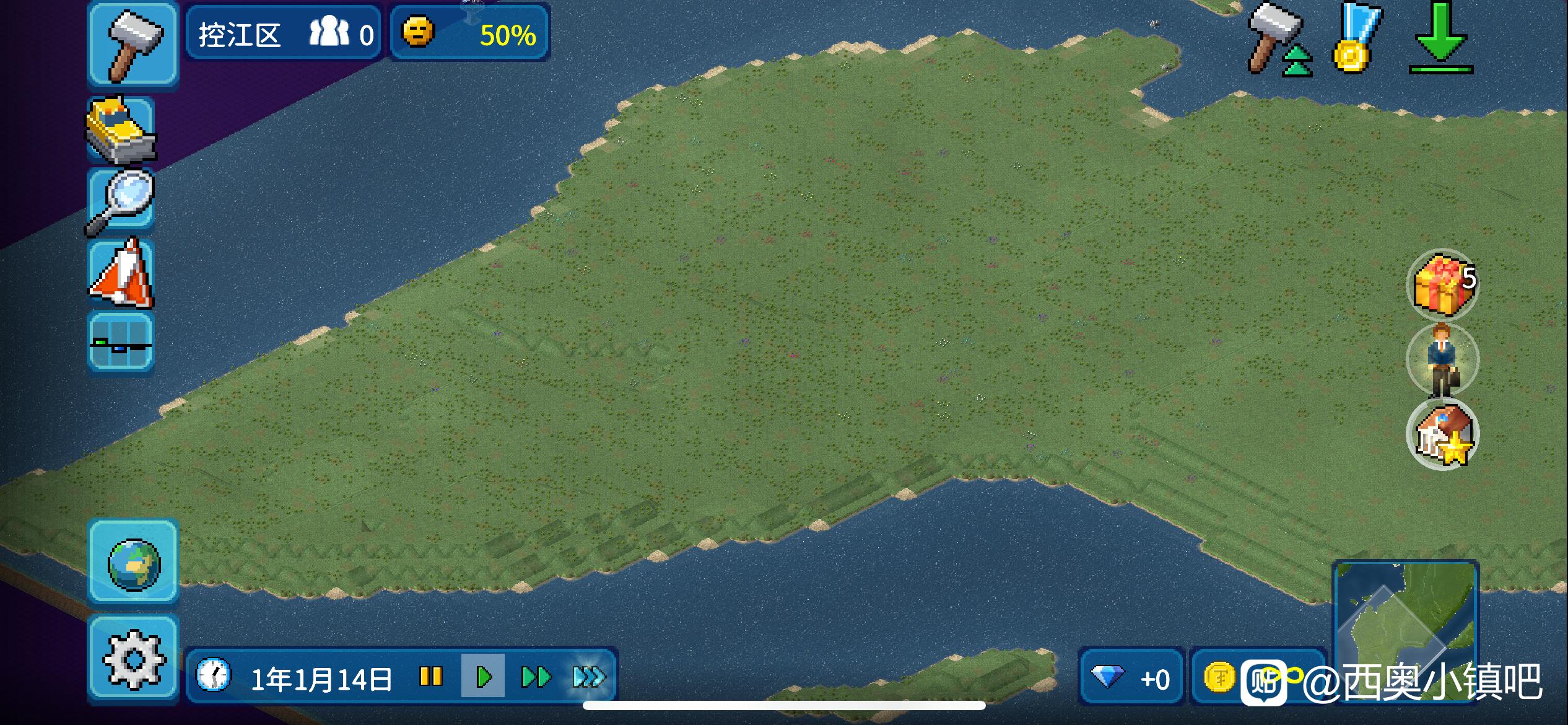The image size is (1568, 725).
Task: Pause the game simulation
Action: (431, 677)
